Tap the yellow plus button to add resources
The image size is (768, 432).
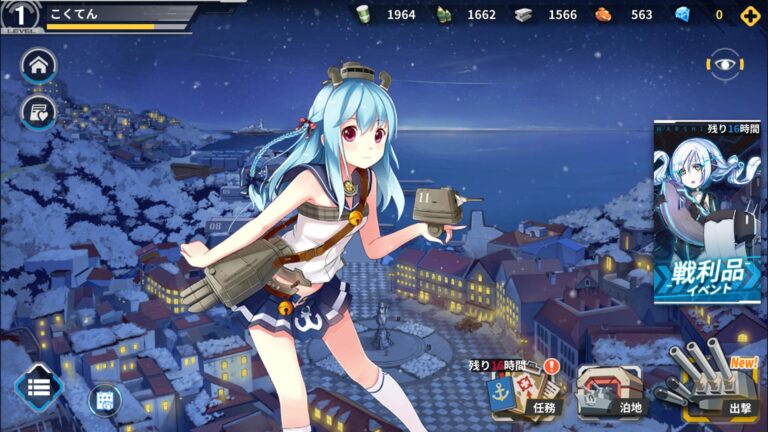point(749,15)
